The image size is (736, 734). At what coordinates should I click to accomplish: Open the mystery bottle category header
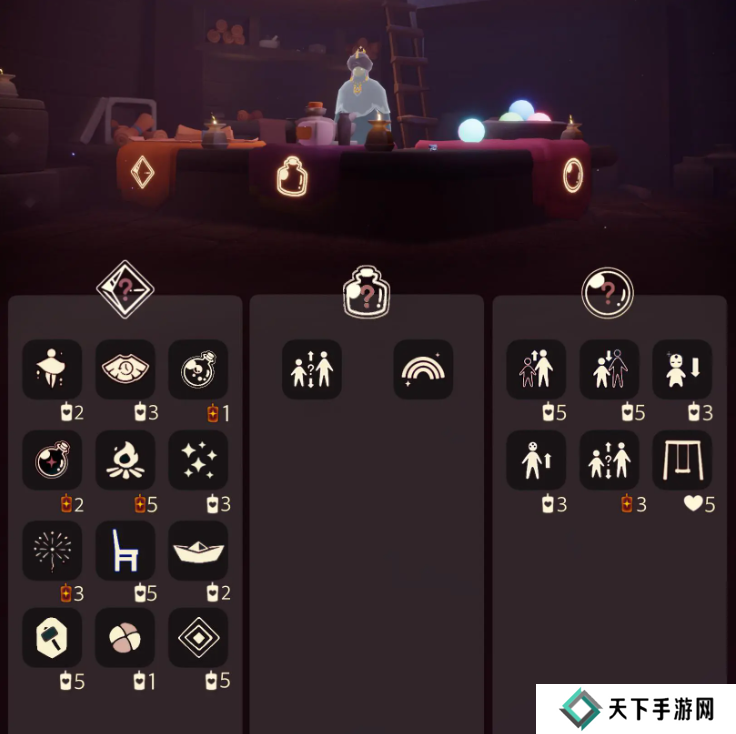366,291
